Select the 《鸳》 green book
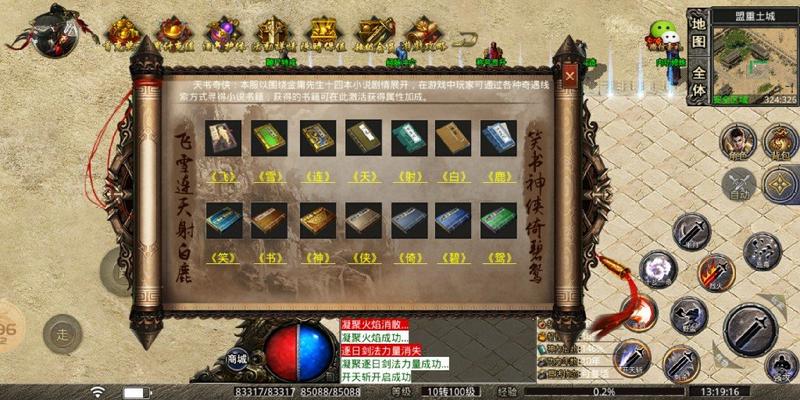The height and width of the screenshot is (400, 800). pyautogui.click(x=499, y=220)
